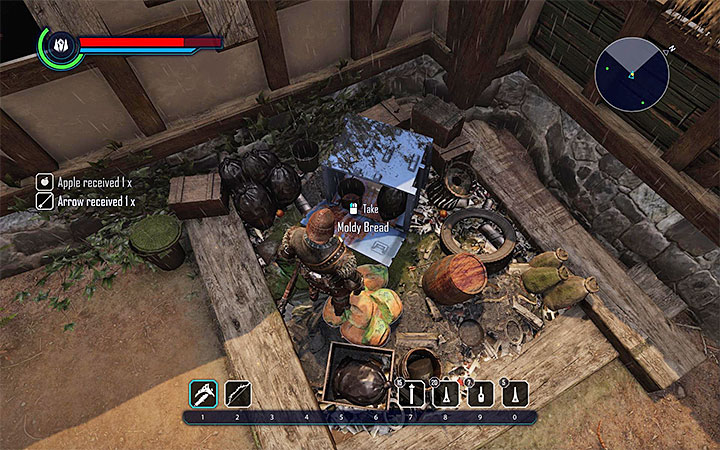
Task: Use the hotbar item with count 15
Action: 412,394
